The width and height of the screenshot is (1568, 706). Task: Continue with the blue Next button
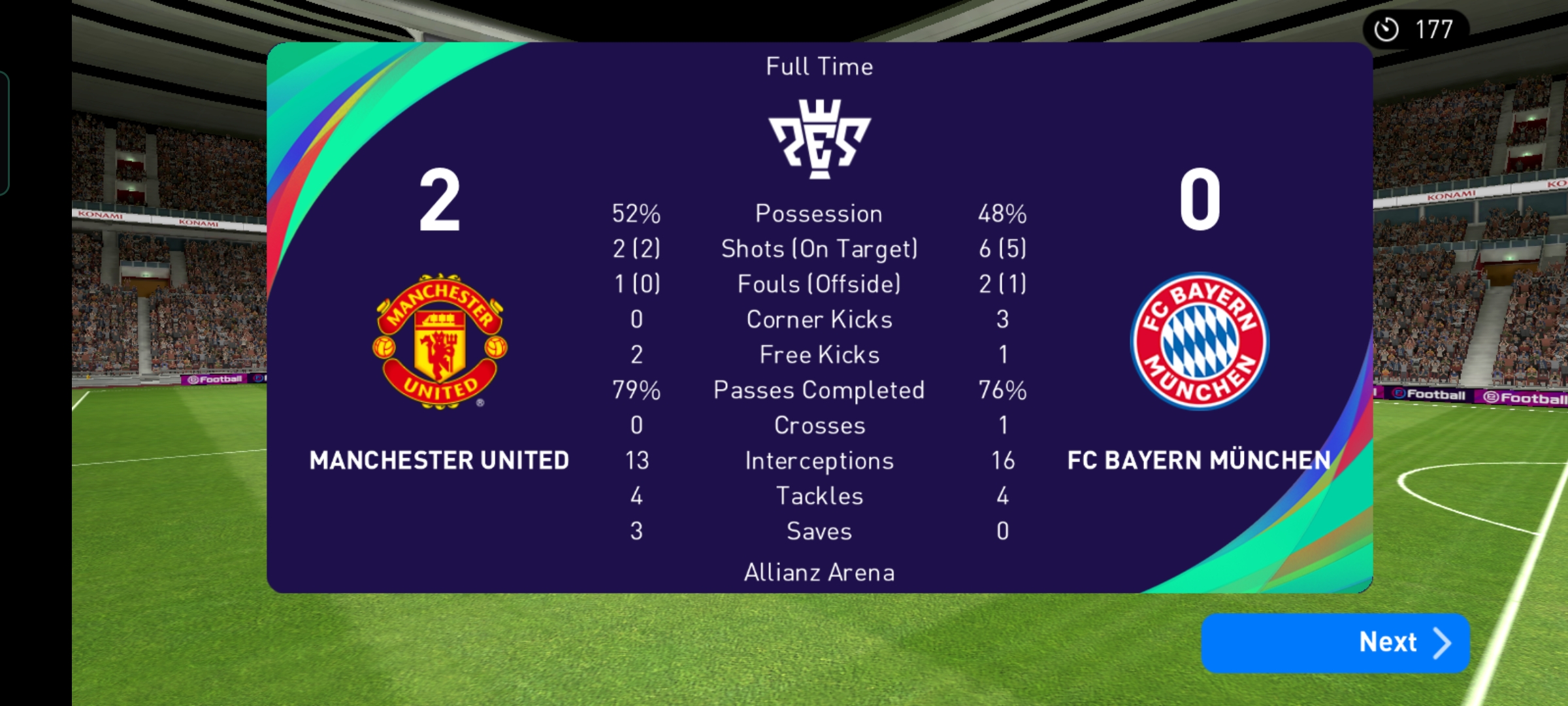(x=1335, y=643)
